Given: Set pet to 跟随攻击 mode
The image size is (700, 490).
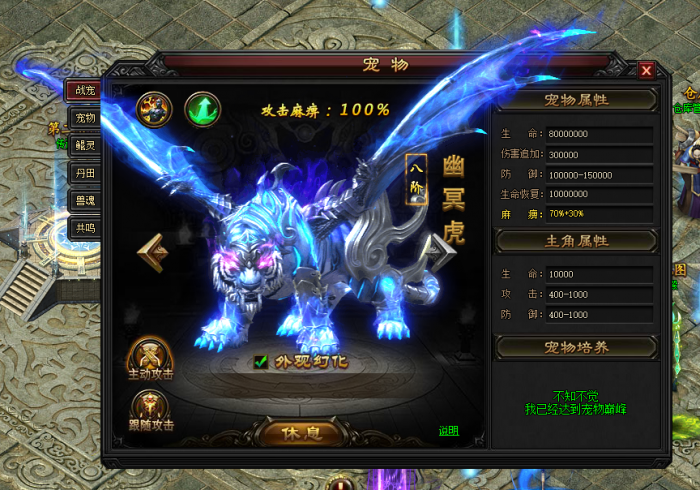Looking at the screenshot, I should pos(150,409).
